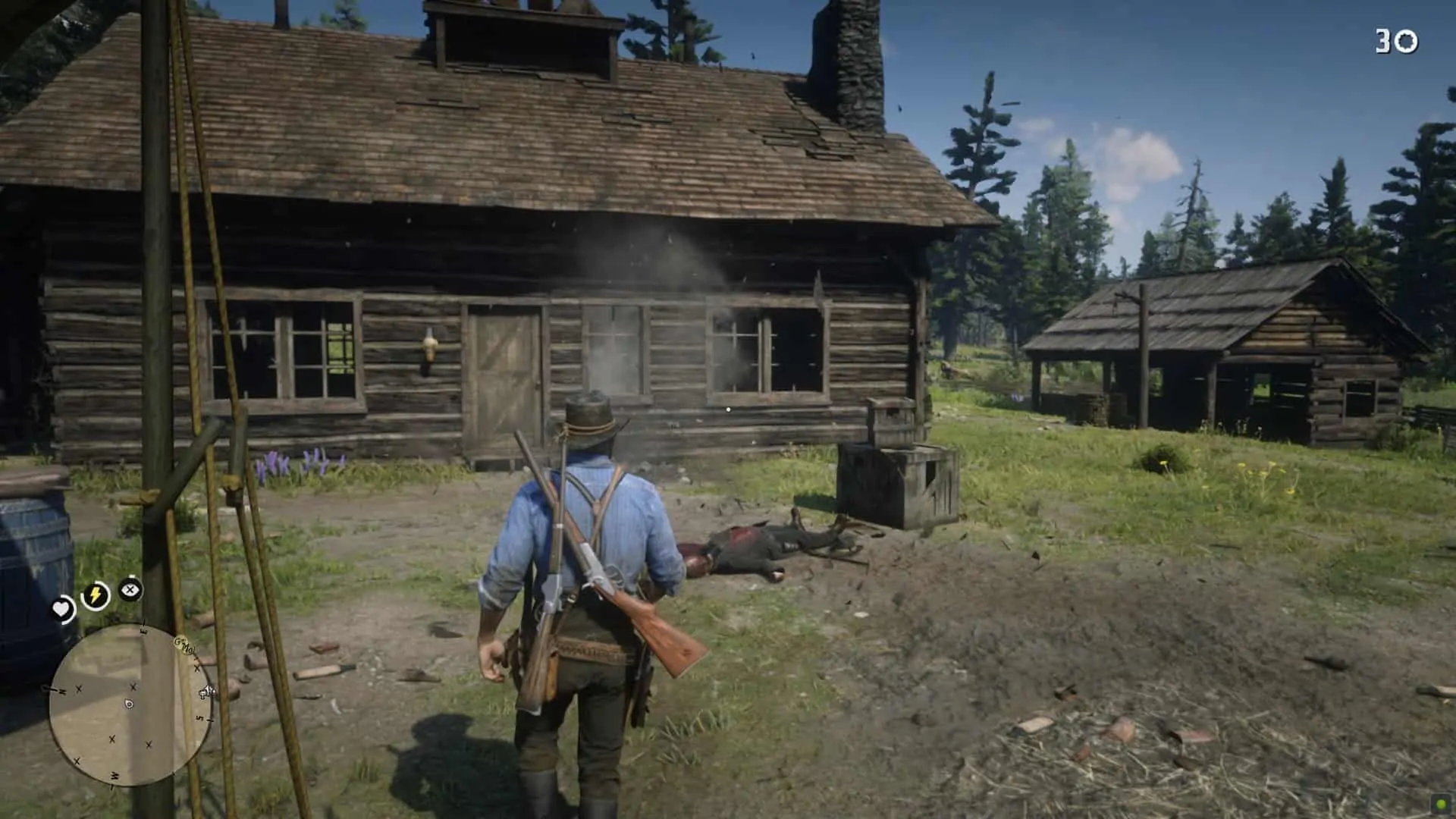Click the circular minimap
This screenshot has width=1456, height=819.
pyautogui.click(x=130, y=704)
